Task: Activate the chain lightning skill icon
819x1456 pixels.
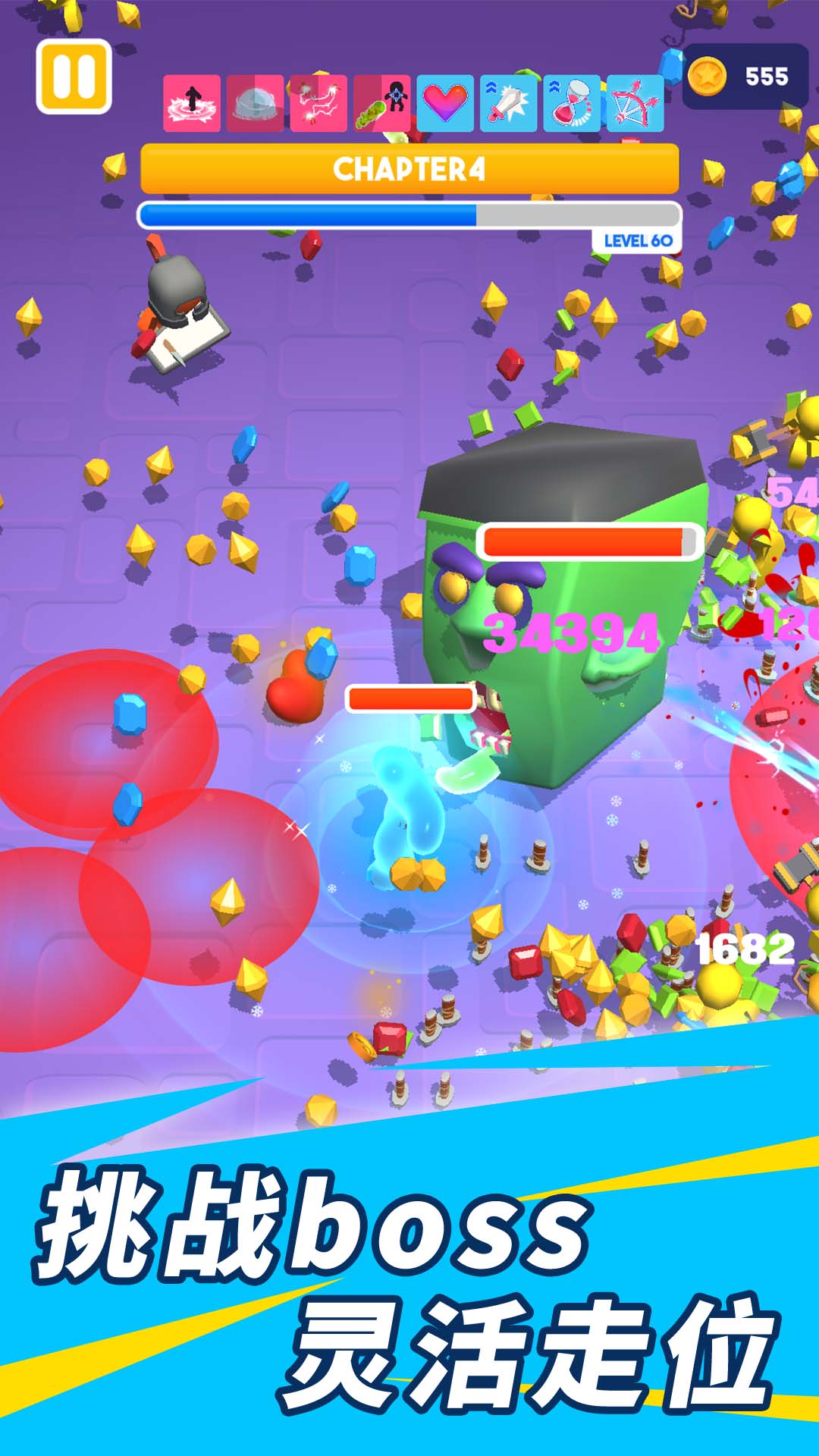Action: click(x=318, y=104)
